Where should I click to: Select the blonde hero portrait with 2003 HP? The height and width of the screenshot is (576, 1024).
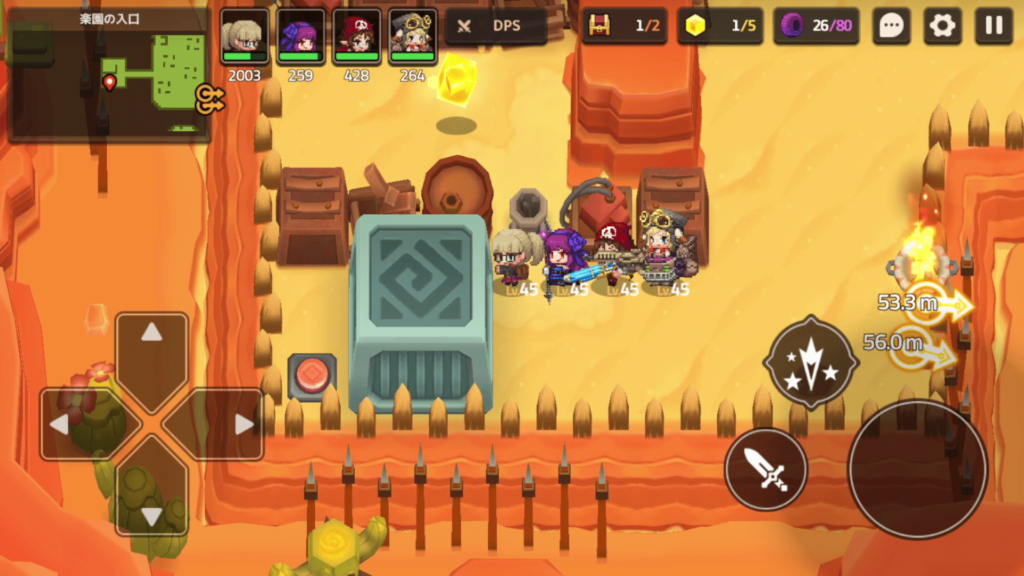click(244, 37)
